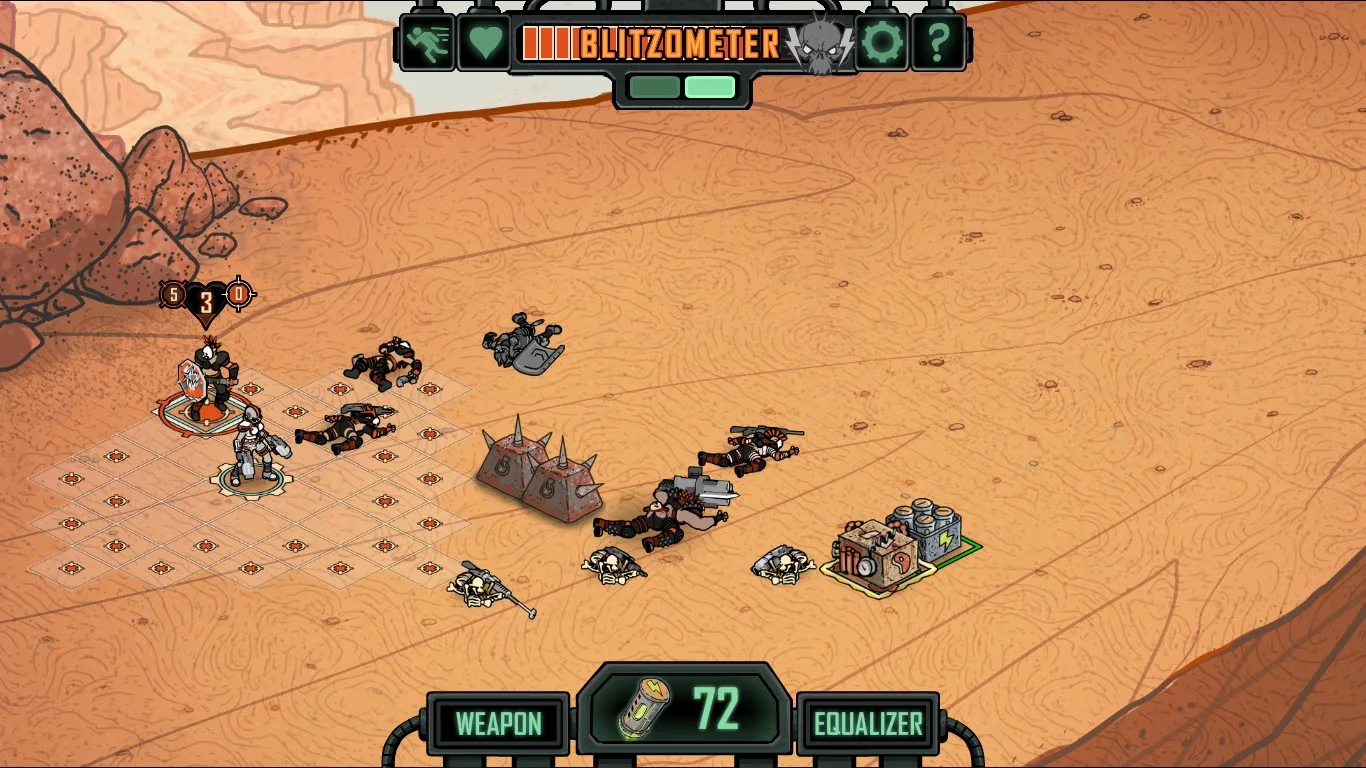The image size is (1366, 768).
Task: Open the question mark help screen
Action: [938, 43]
